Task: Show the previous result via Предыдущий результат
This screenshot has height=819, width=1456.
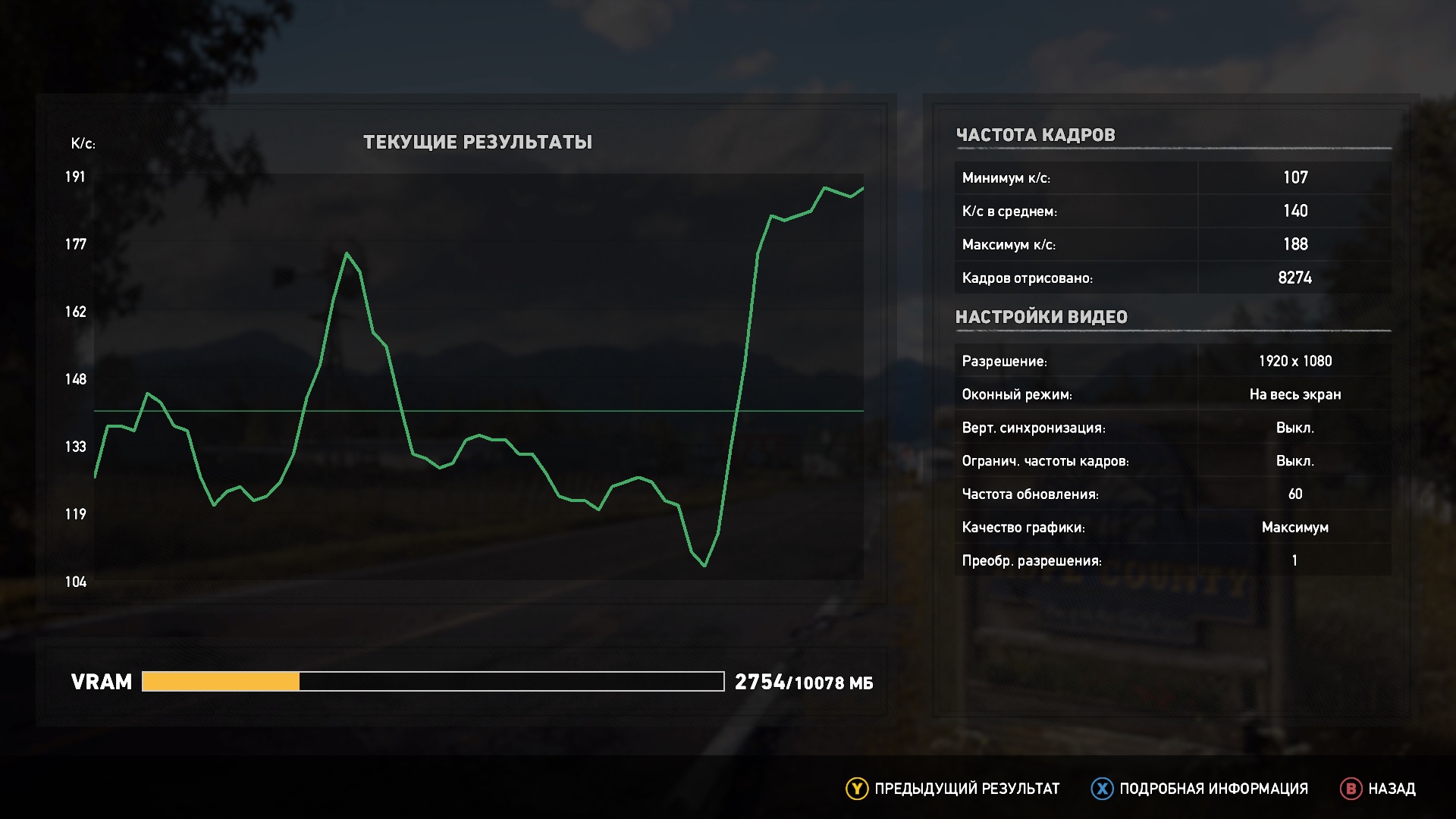Action: click(952, 789)
